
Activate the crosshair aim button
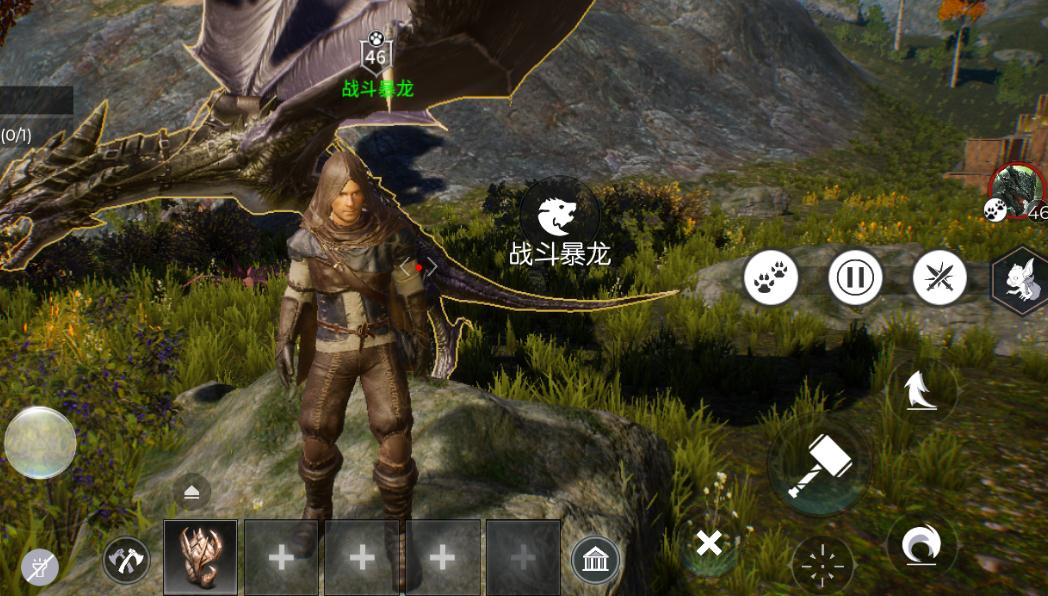(823, 567)
